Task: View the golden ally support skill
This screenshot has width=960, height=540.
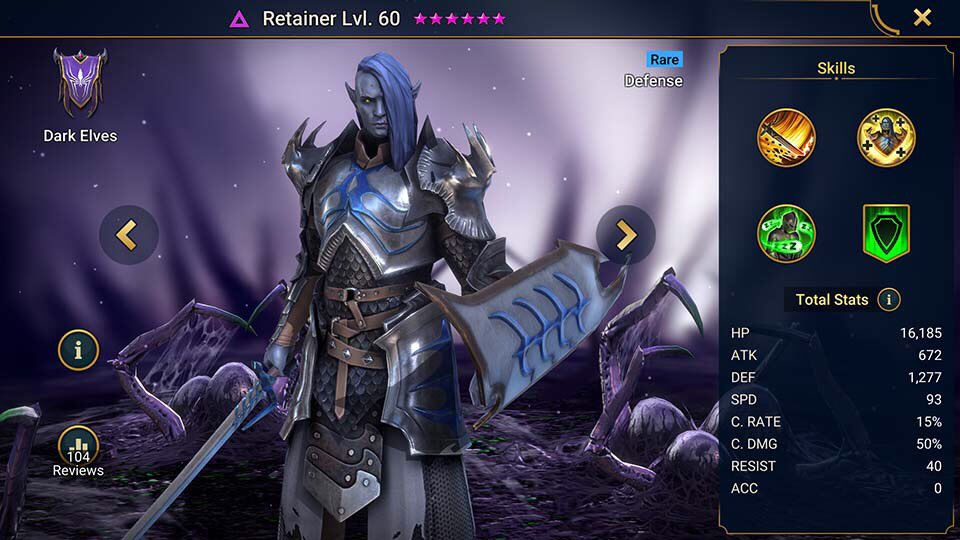Action: point(886,138)
